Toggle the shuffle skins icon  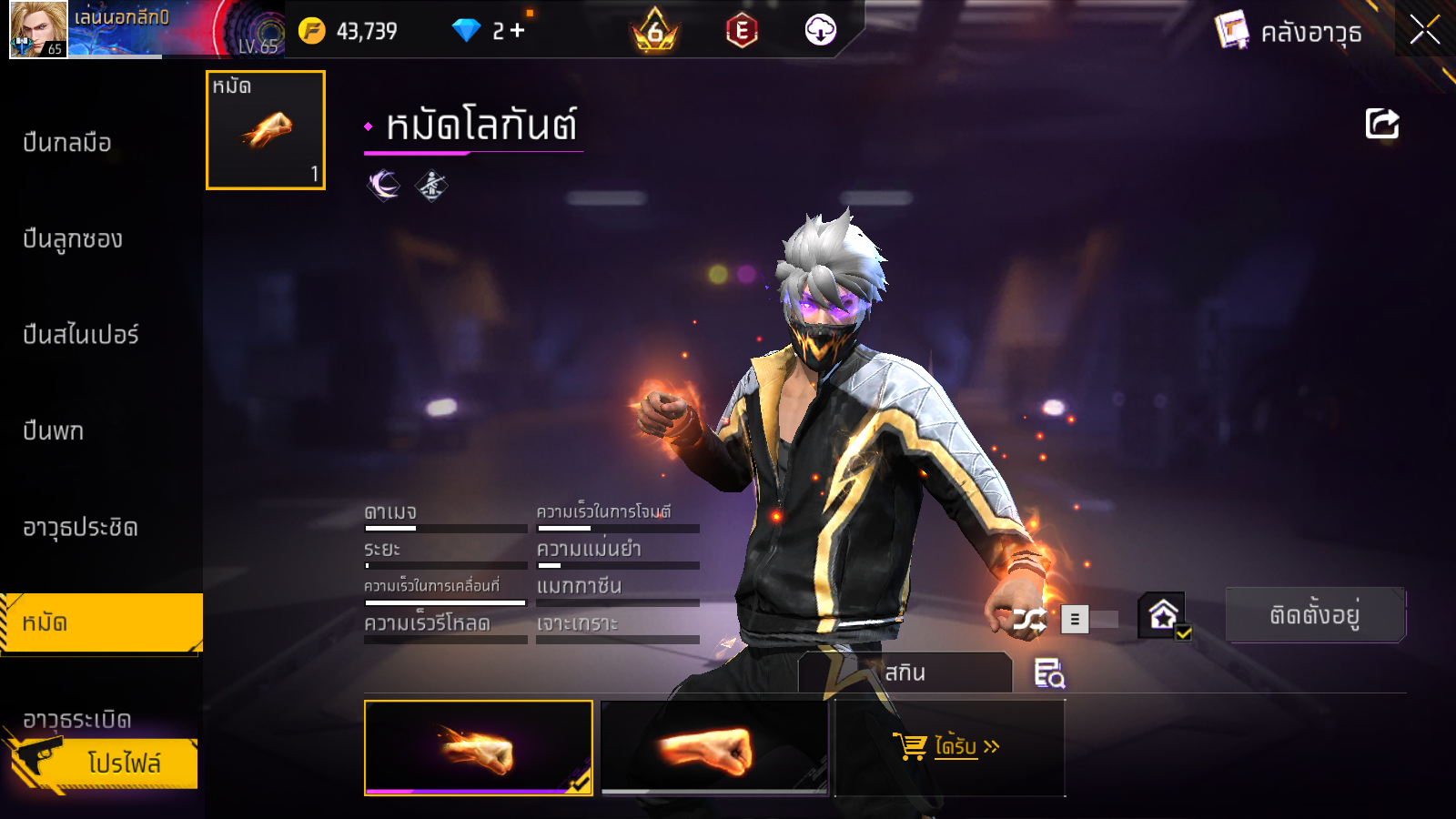tap(1030, 620)
